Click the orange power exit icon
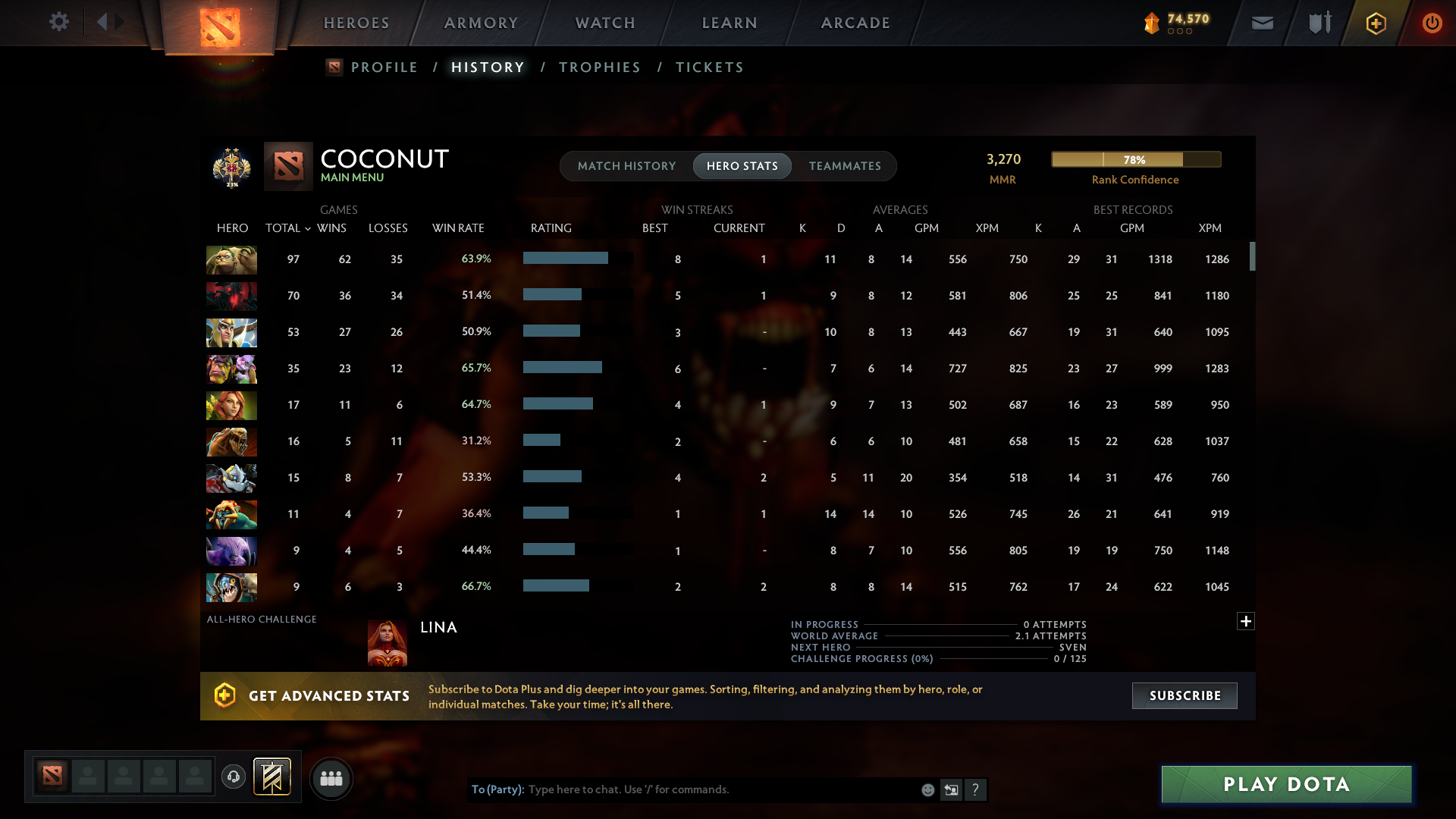The image size is (1456, 819). [1432, 23]
